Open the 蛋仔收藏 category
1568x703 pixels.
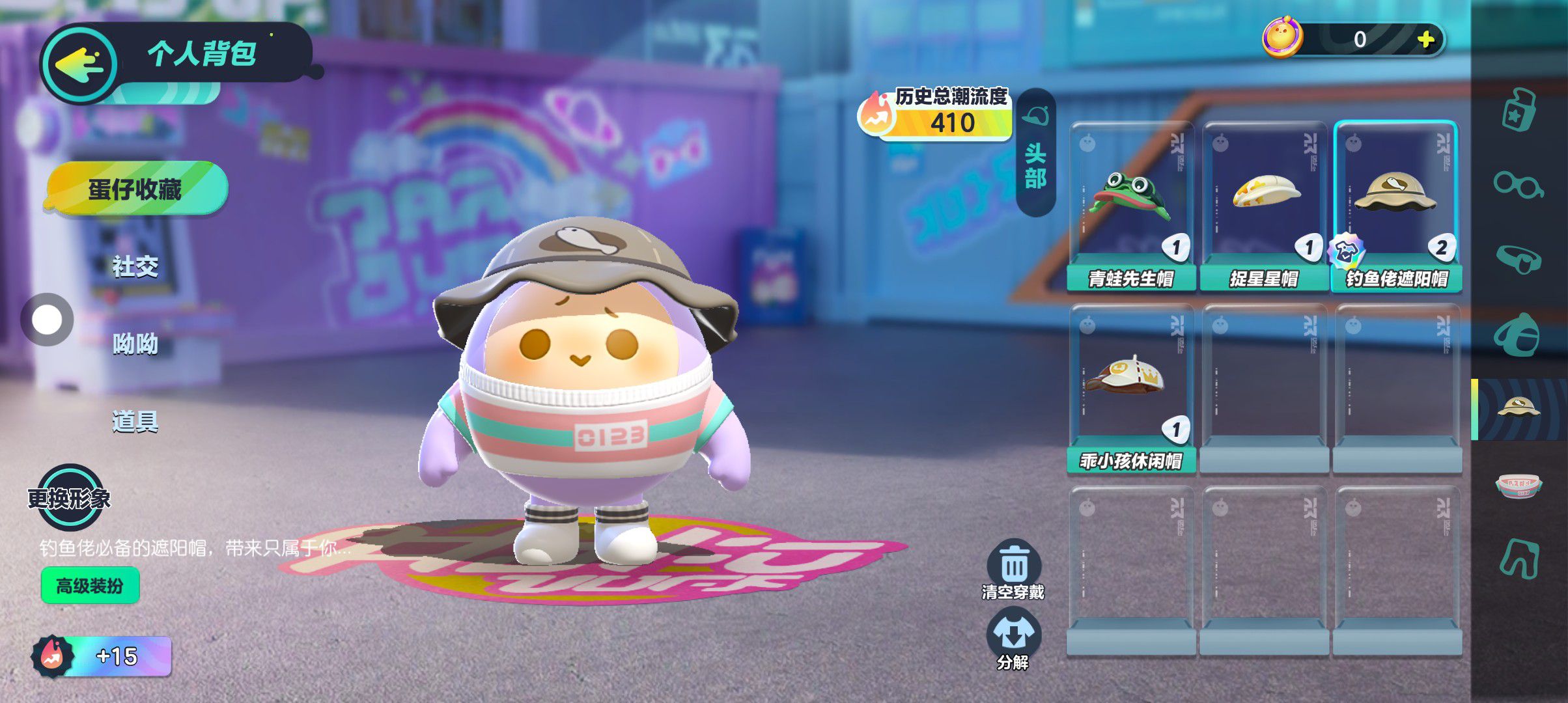135,189
